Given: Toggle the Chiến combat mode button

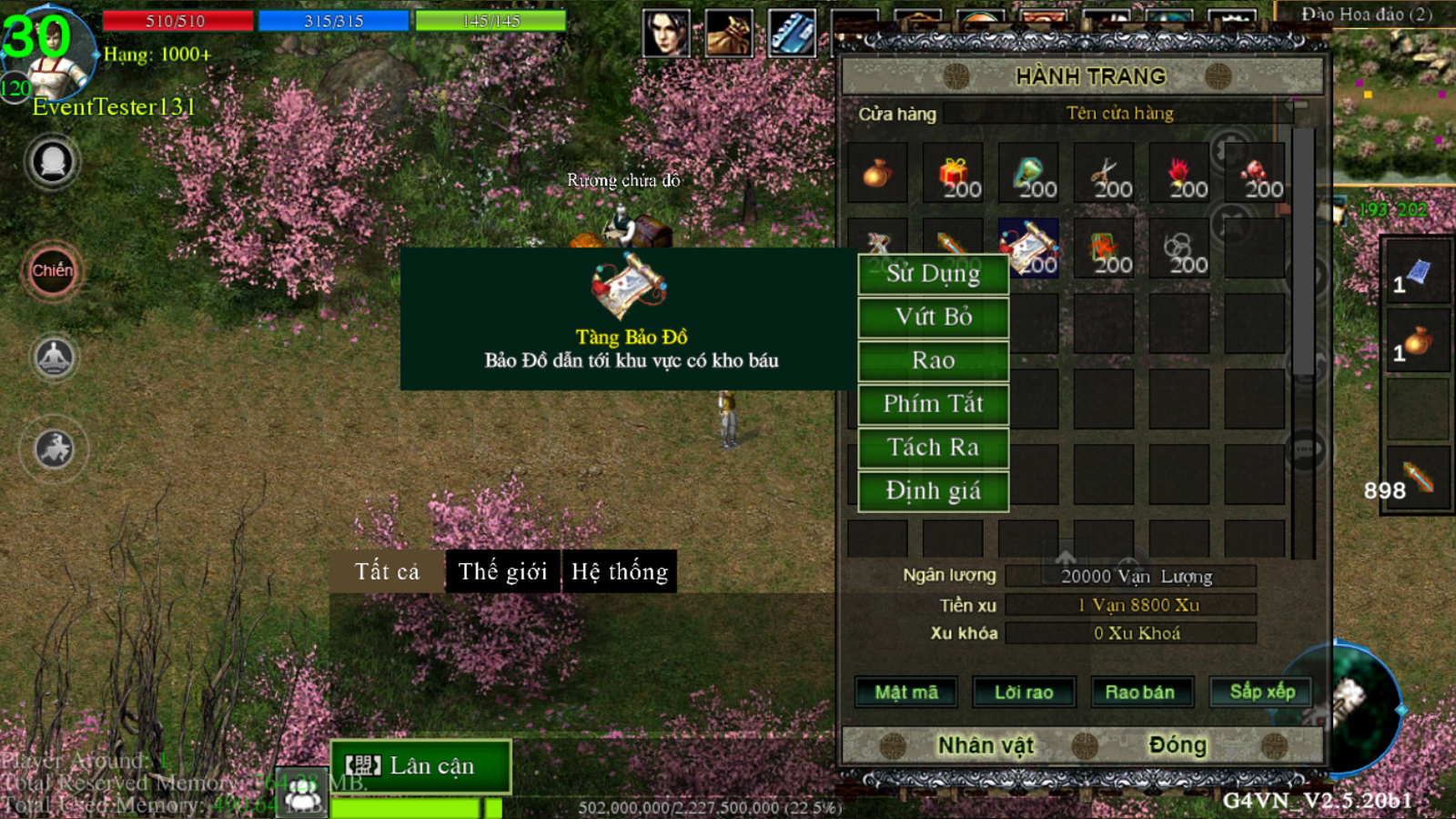Looking at the screenshot, I should coord(53,271).
